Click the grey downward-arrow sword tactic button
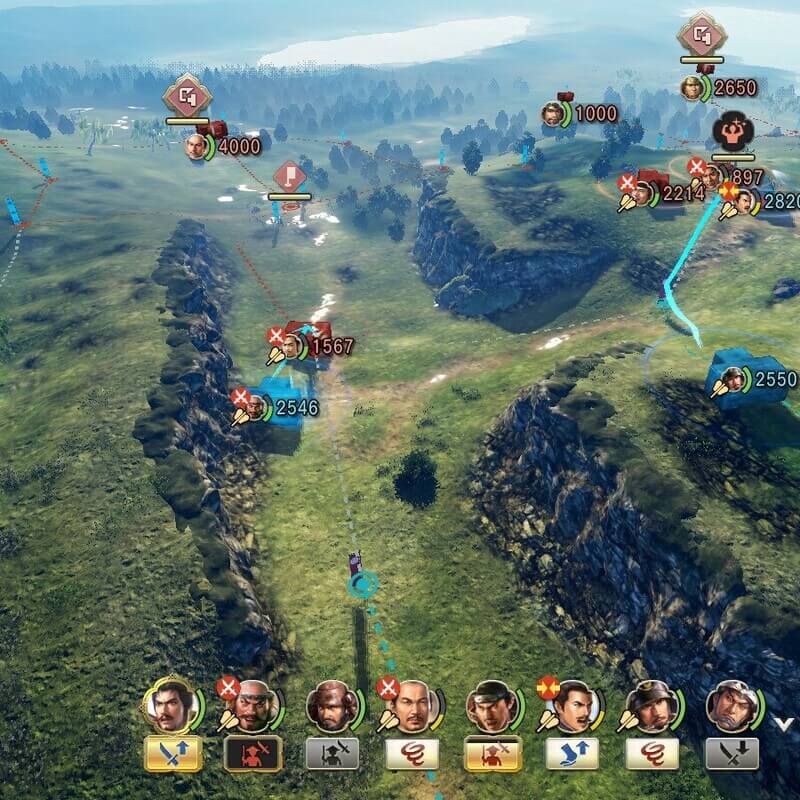800x800 pixels. point(731,753)
